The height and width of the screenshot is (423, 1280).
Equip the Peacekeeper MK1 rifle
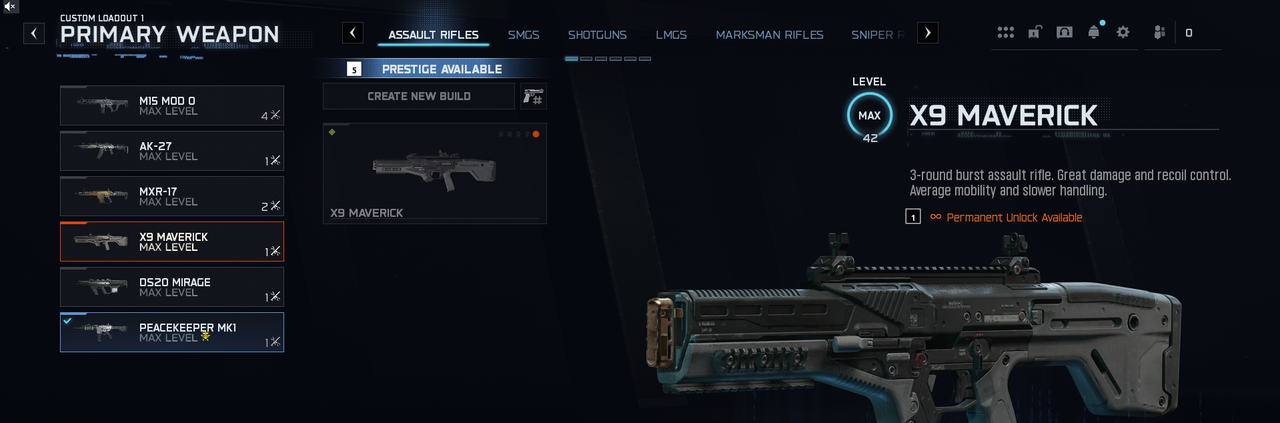click(171, 332)
